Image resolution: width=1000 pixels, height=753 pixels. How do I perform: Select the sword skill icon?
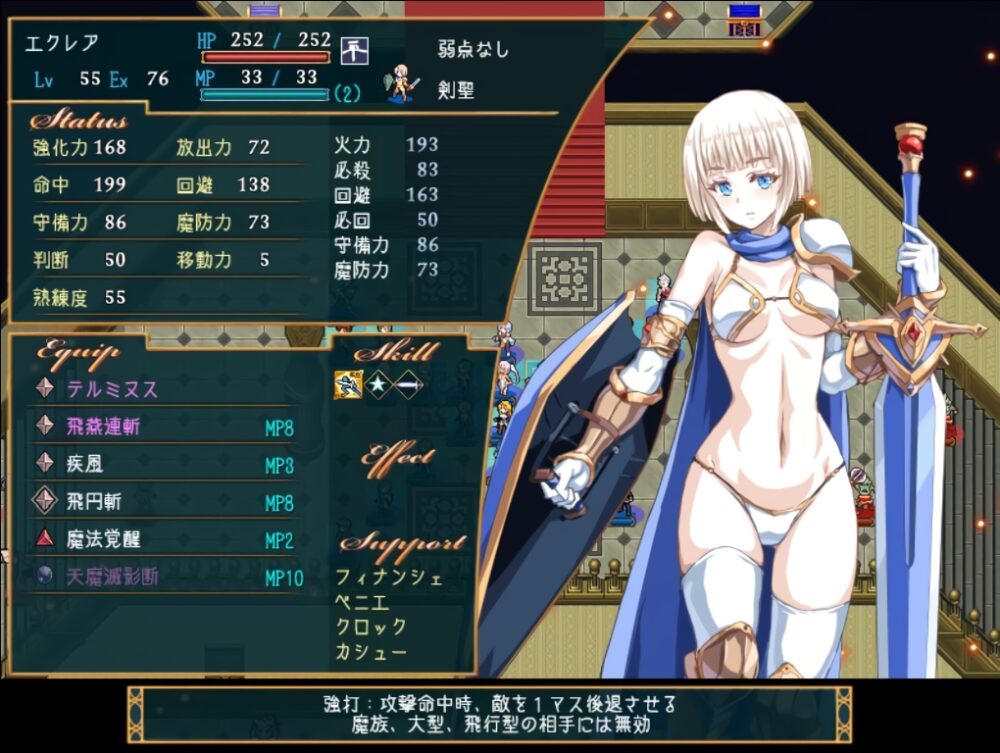[409, 385]
